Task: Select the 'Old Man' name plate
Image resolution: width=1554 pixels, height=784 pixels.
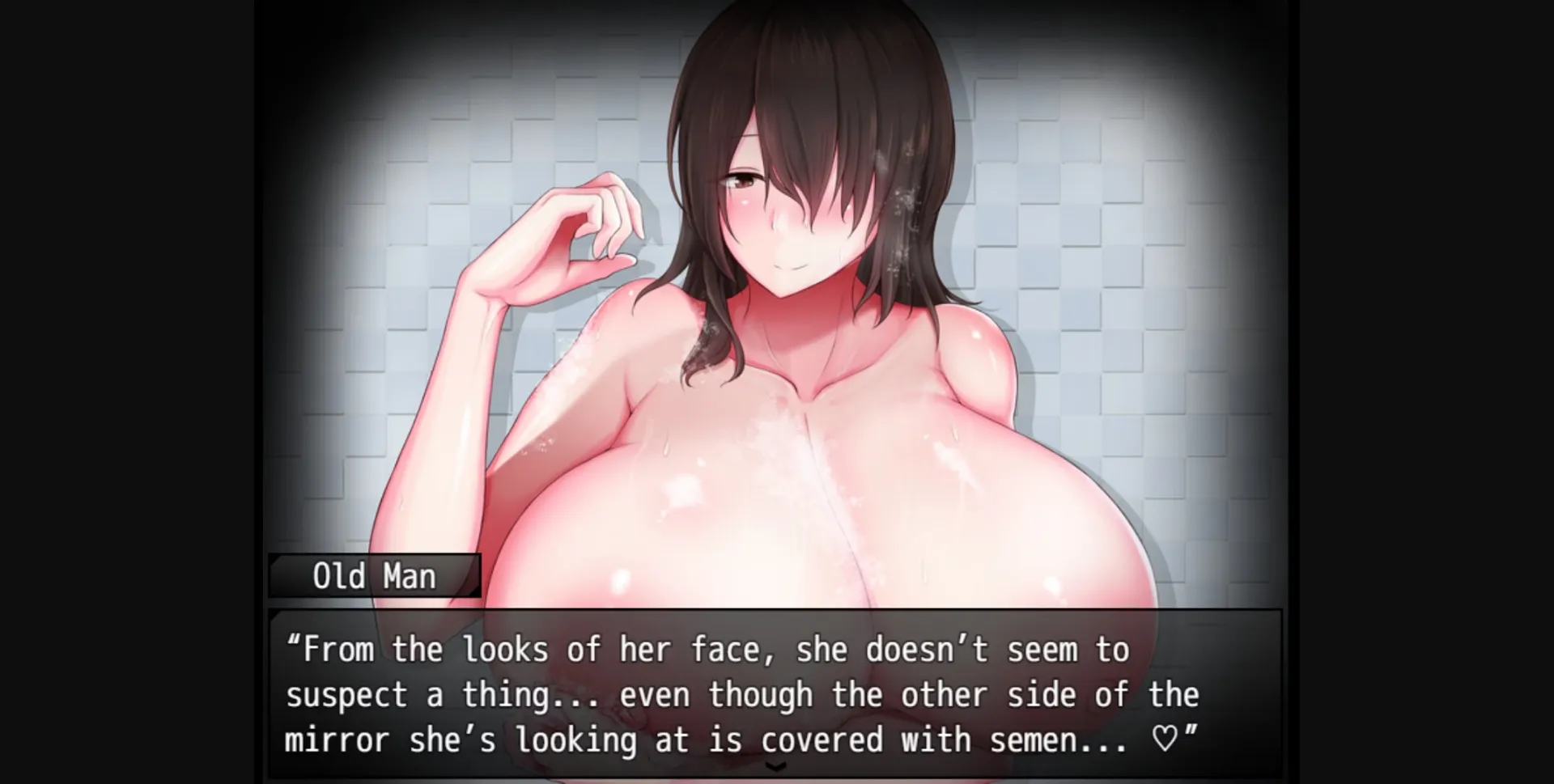Action: pos(372,576)
